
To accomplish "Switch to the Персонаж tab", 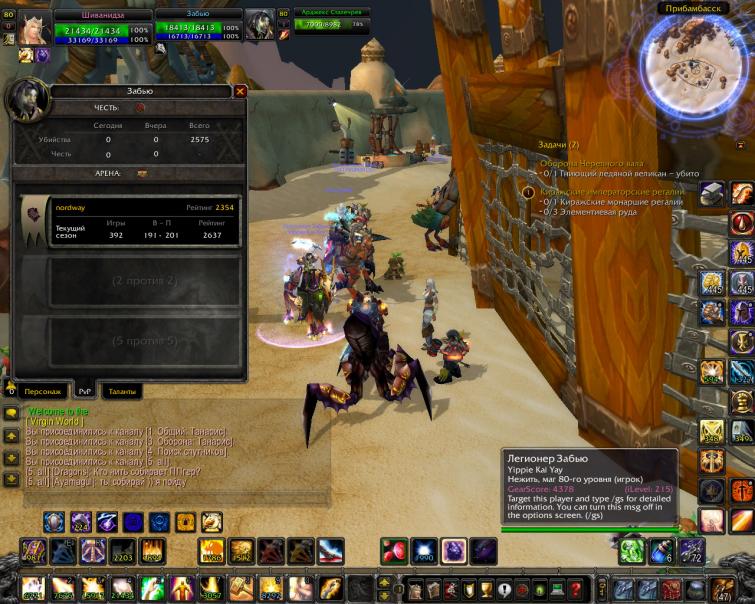I will [x=44, y=391].
